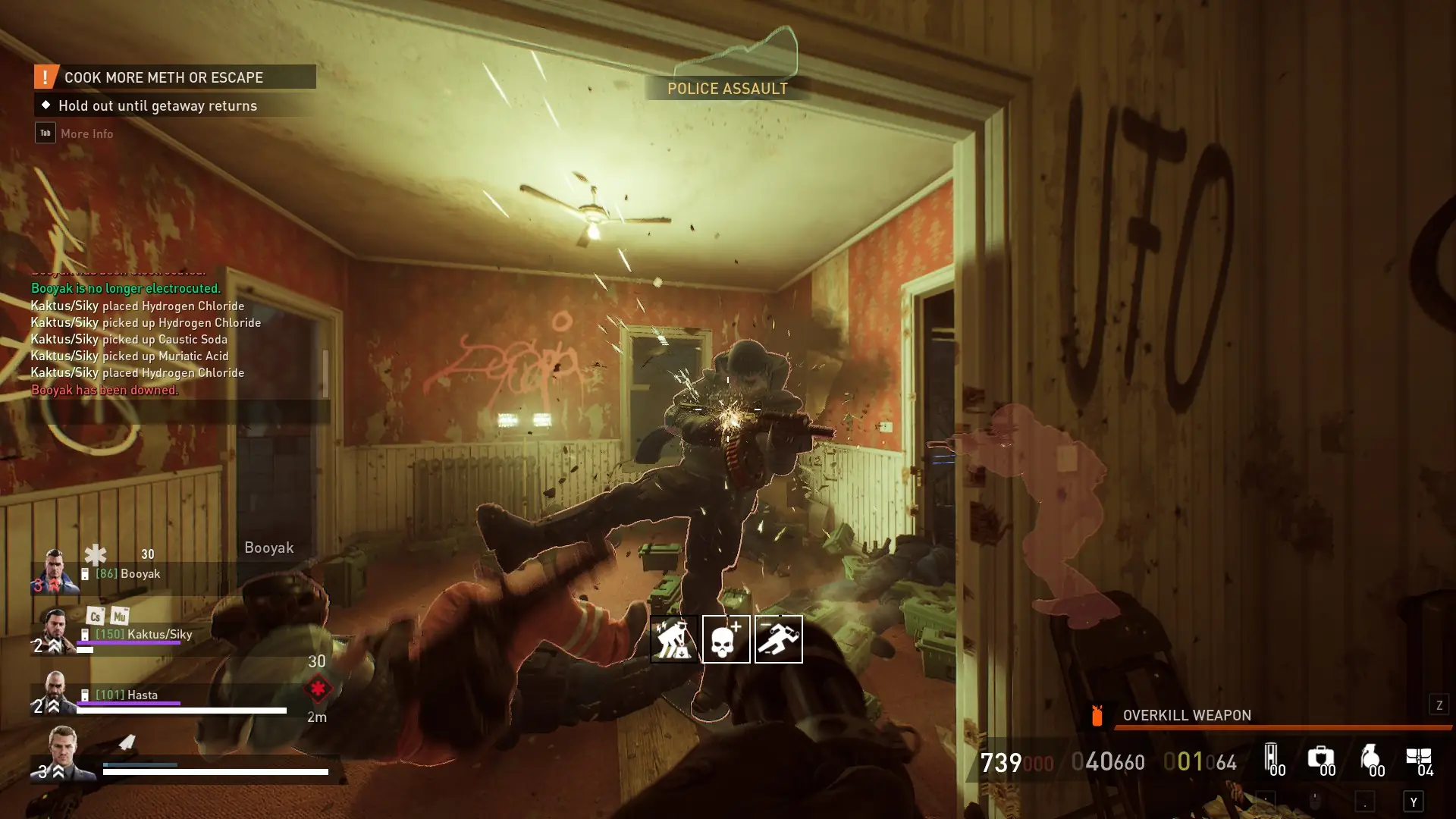Select Hasta's teammate portrait
The image size is (1456, 819).
coord(55,692)
